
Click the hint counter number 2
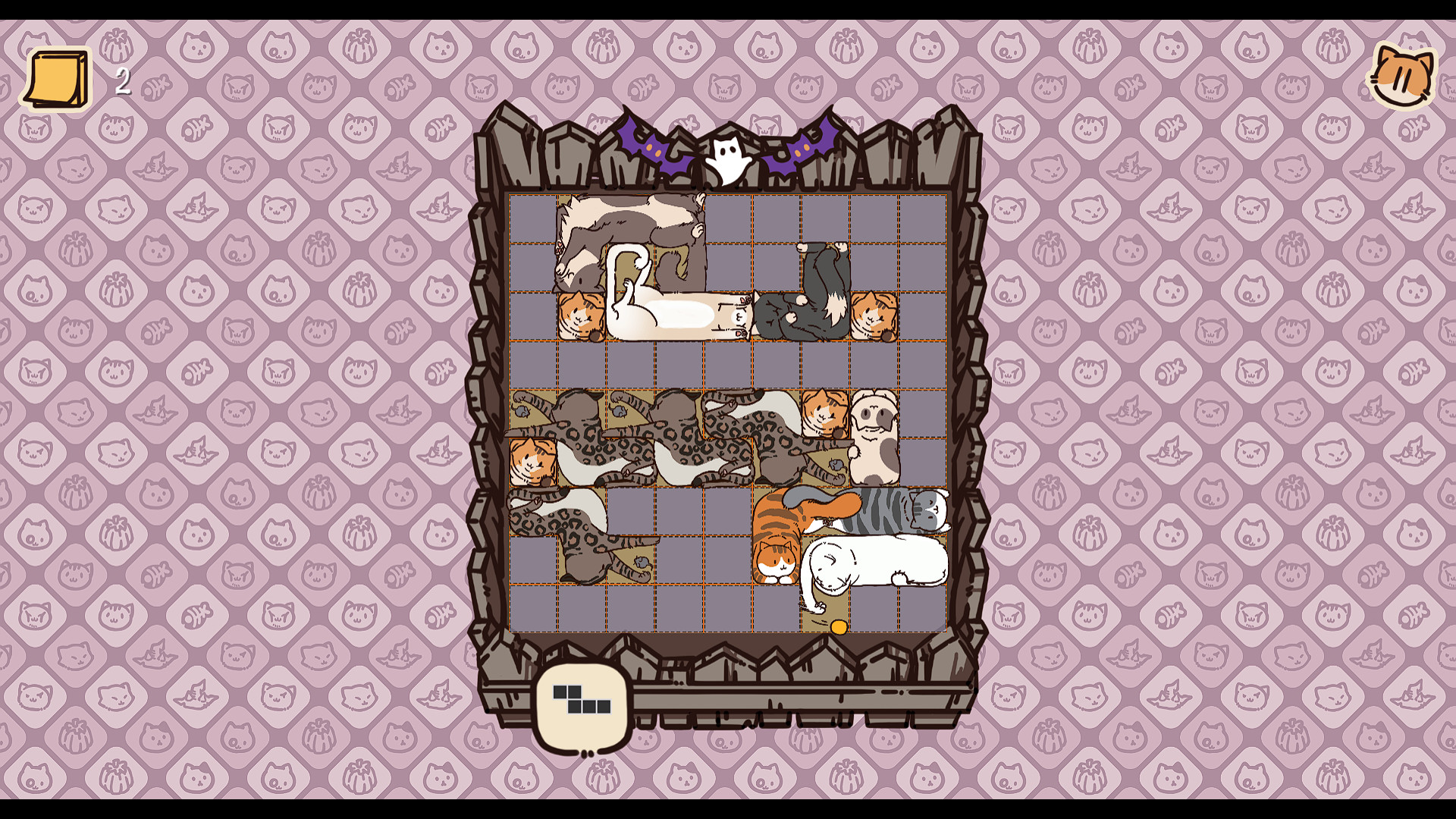121,80
